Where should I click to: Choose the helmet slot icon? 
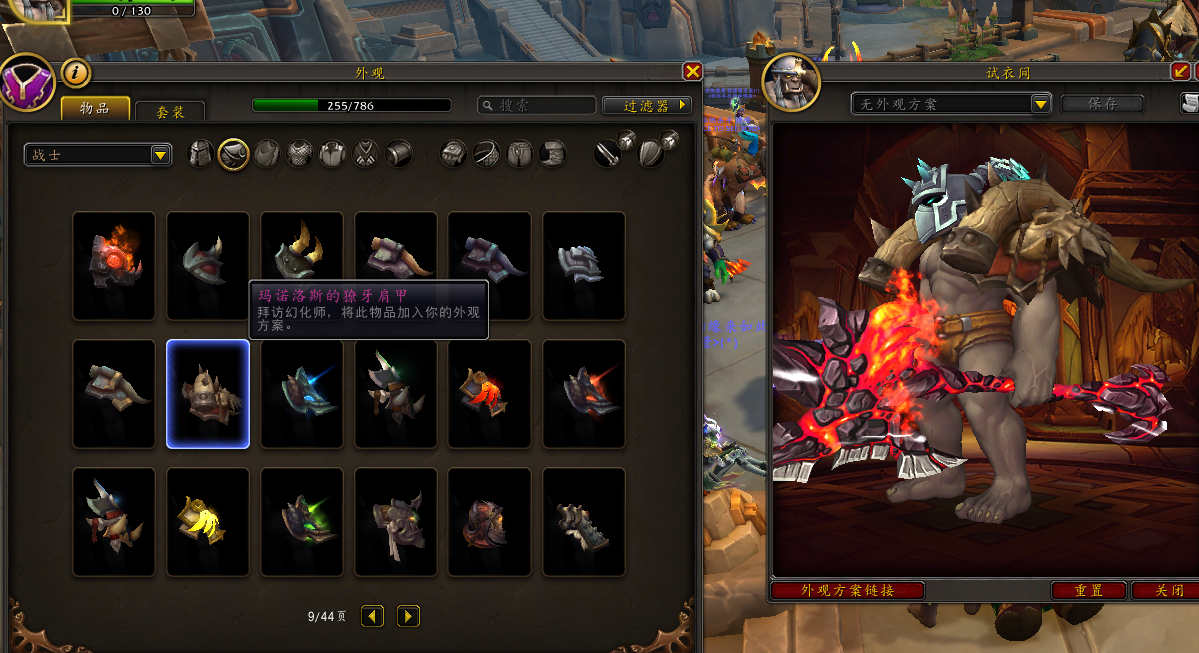(x=201, y=154)
